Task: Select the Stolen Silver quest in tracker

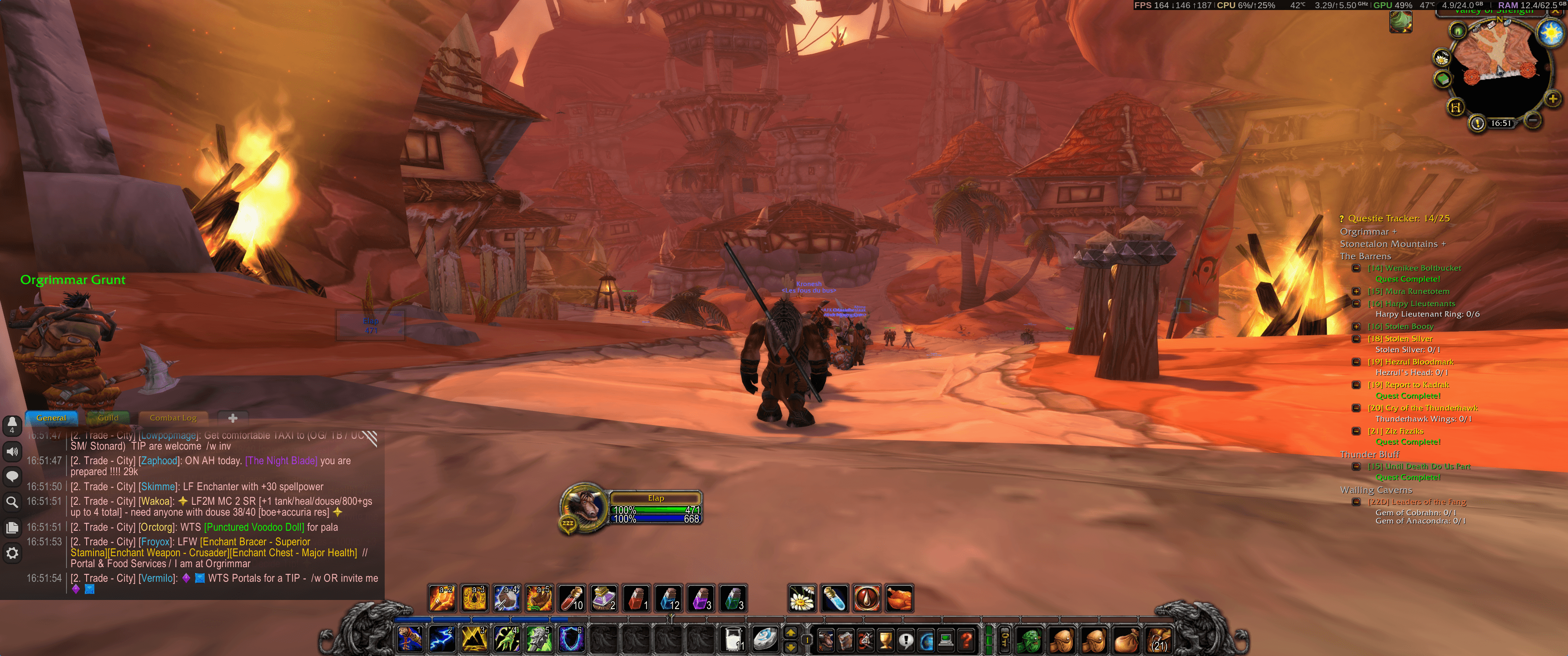Action: [1408, 339]
